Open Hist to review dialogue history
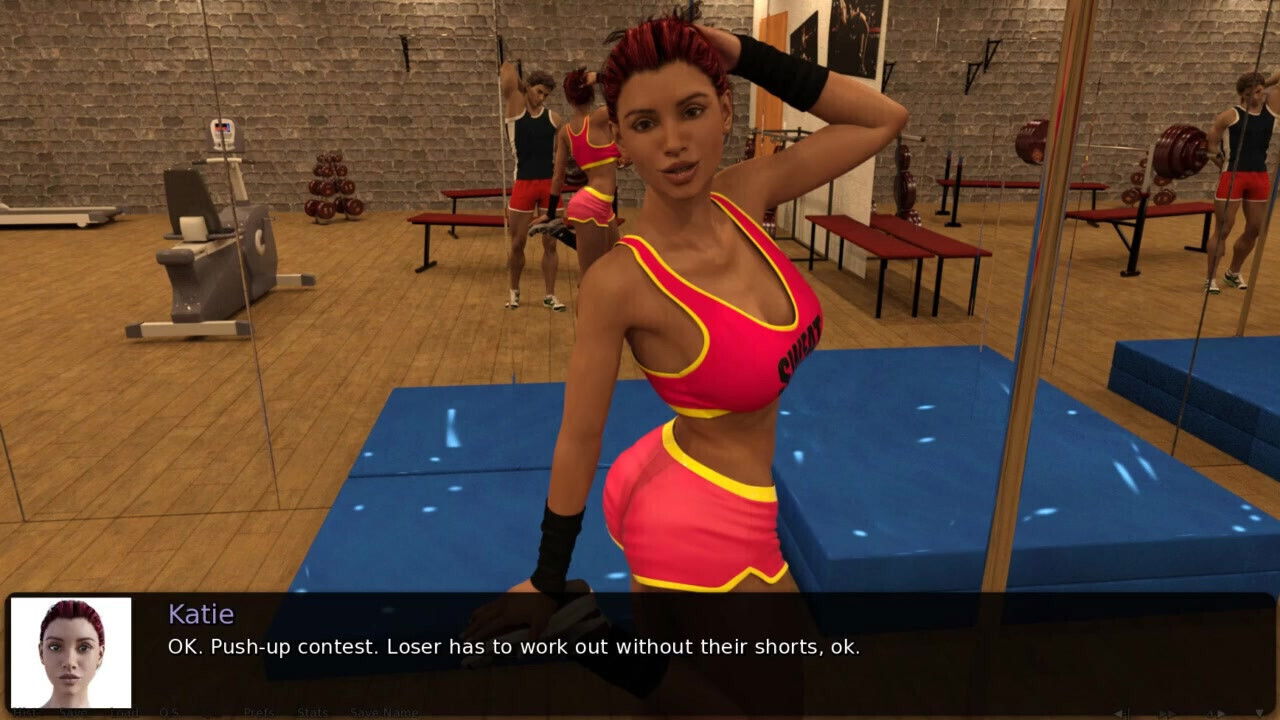Viewport: 1280px width, 720px height. click(x=25, y=712)
